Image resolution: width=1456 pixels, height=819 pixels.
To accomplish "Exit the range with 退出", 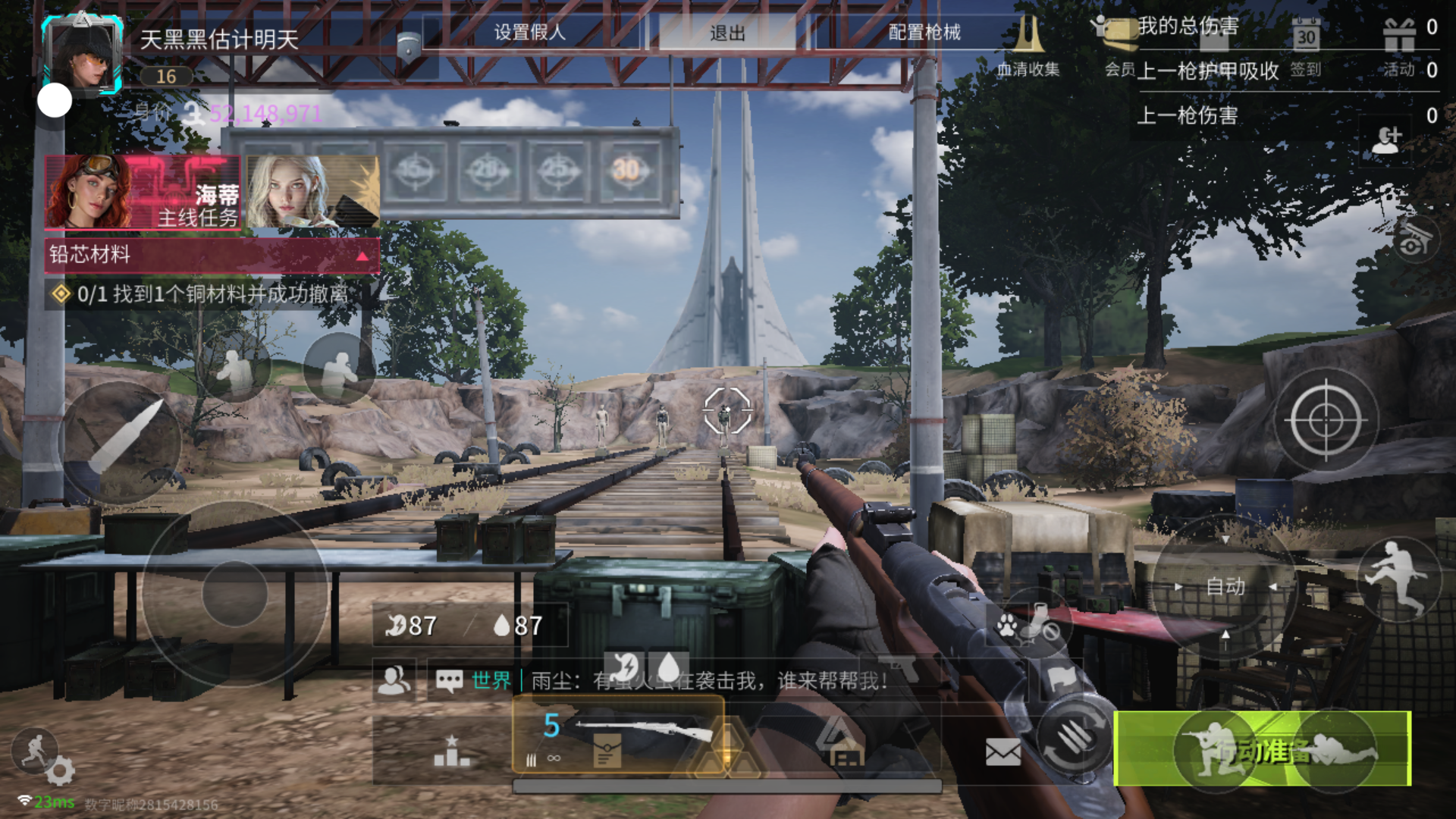I will coord(727,33).
